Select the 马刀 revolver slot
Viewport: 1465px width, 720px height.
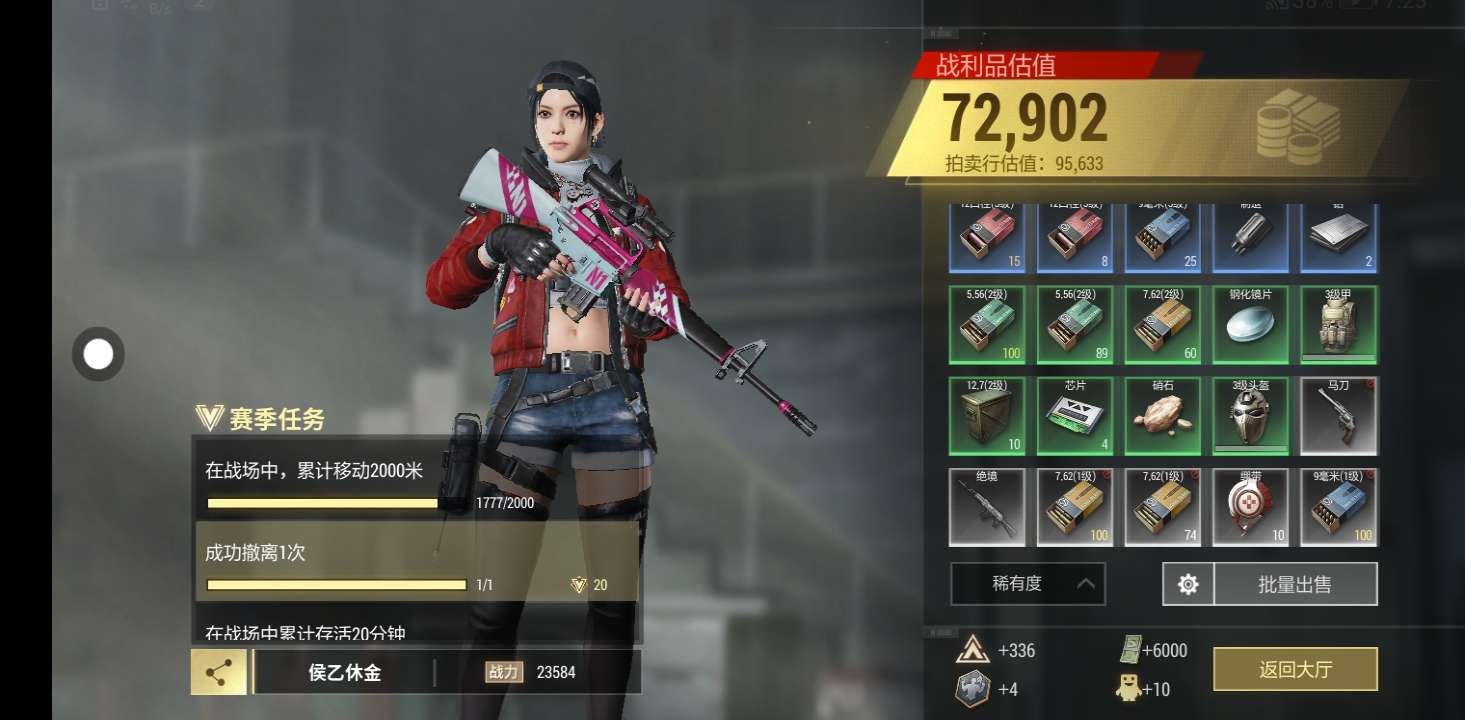[1338, 415]
